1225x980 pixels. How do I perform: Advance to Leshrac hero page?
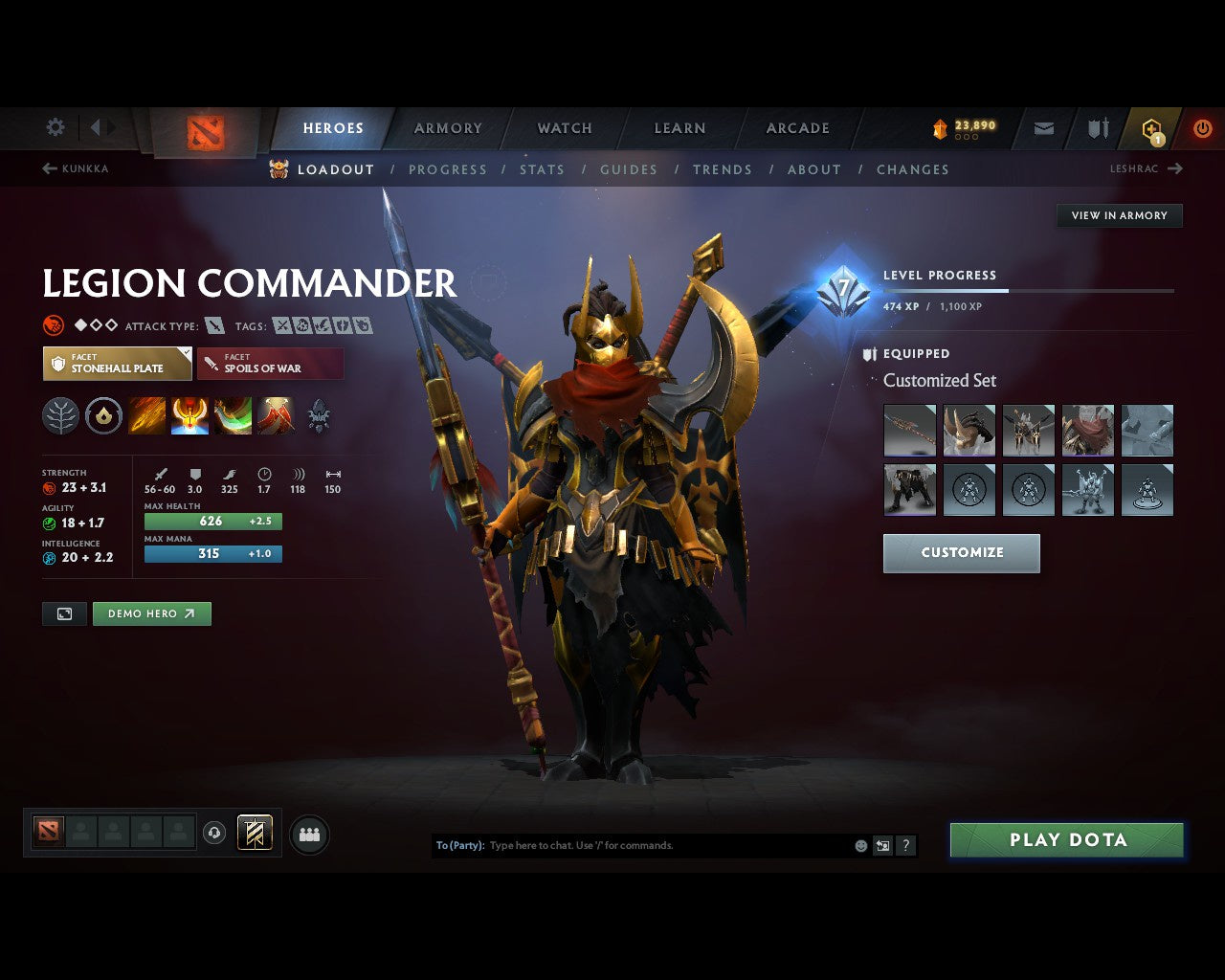[x=1147, y=168]
